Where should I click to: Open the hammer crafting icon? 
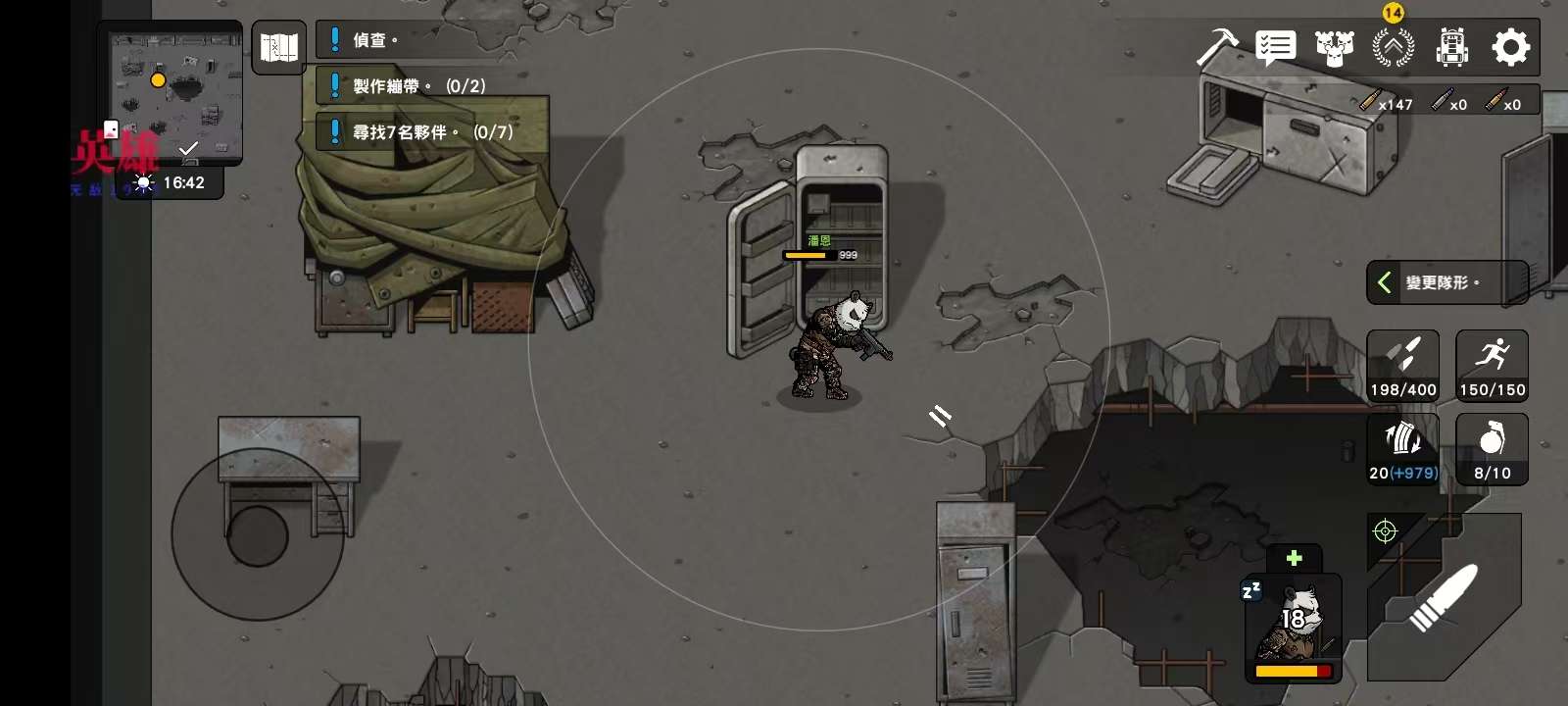(x=1217, y=47)
